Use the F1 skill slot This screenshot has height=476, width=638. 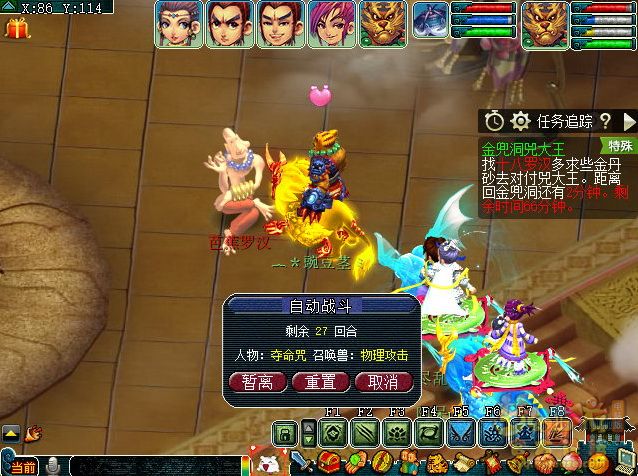pyautogui.click(x=334, y=432)
